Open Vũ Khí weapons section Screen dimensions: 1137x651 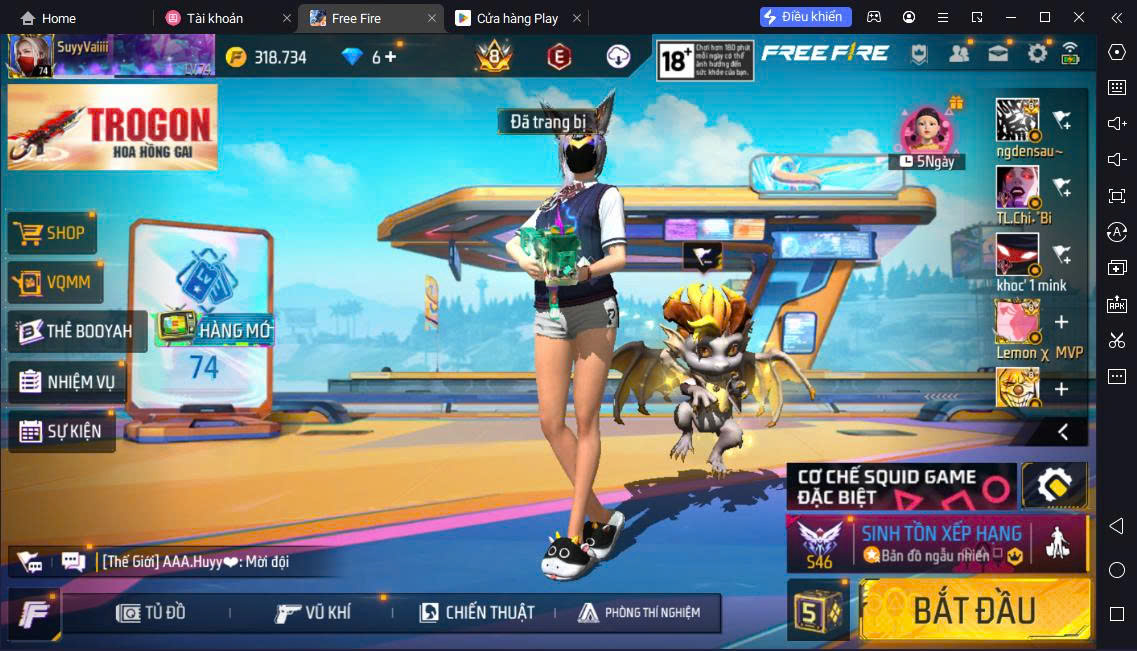[x=313, y=613]
